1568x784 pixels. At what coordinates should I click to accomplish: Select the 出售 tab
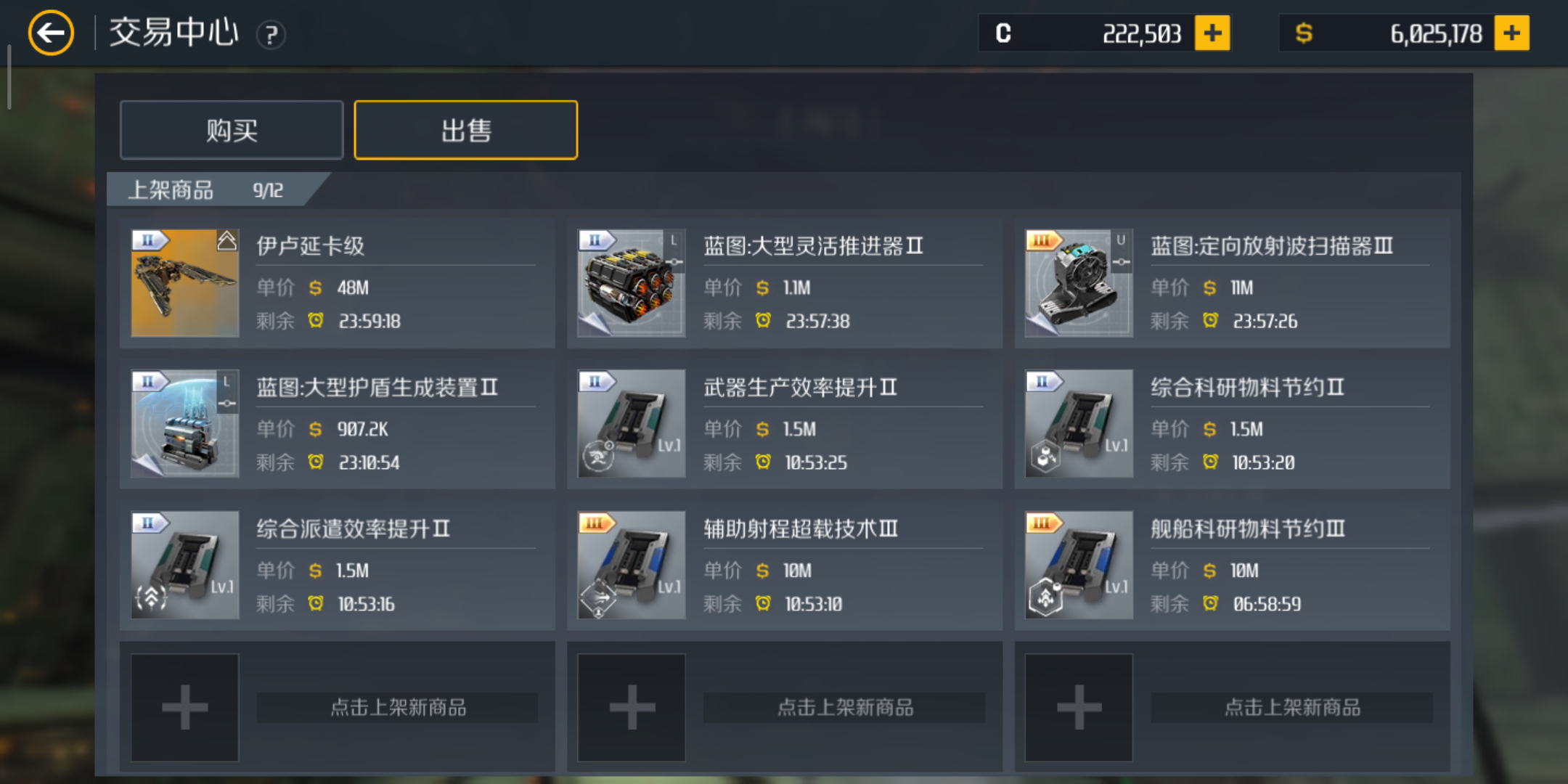[465, 129]
